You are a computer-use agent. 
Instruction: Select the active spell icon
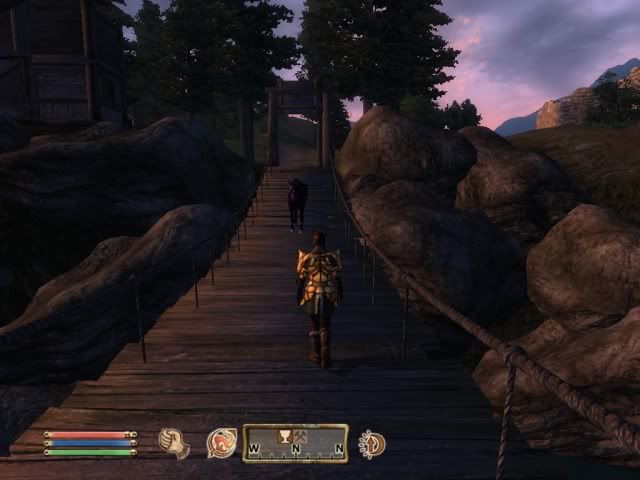click(x=221, y=443)
